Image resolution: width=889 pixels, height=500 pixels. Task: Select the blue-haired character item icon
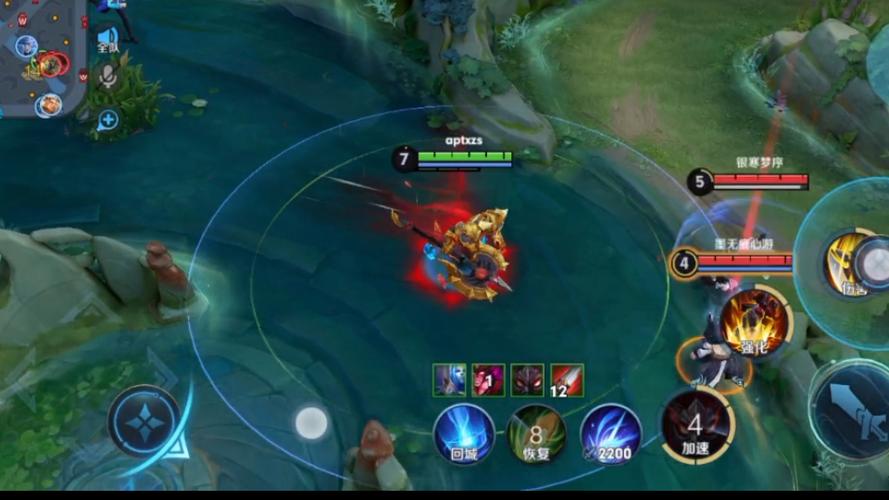pyautogui.click(x=449, y=380)
